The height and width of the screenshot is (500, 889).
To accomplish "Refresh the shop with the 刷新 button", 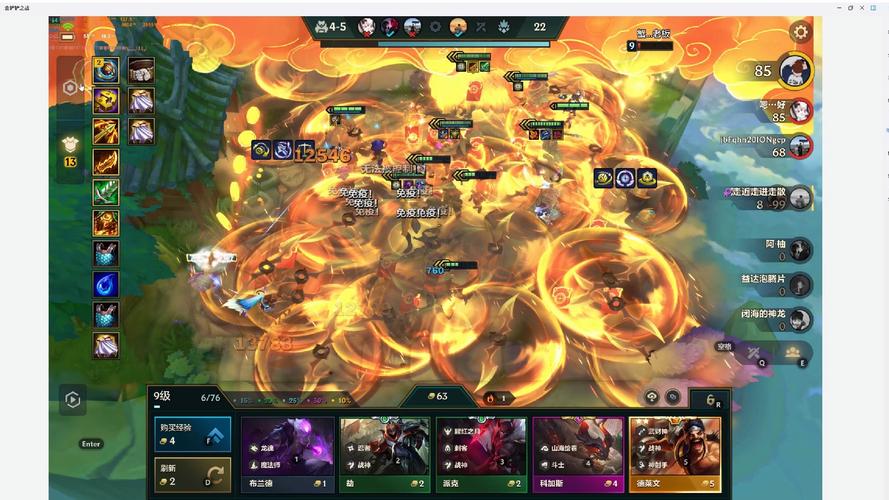I will tap(192, 475).
